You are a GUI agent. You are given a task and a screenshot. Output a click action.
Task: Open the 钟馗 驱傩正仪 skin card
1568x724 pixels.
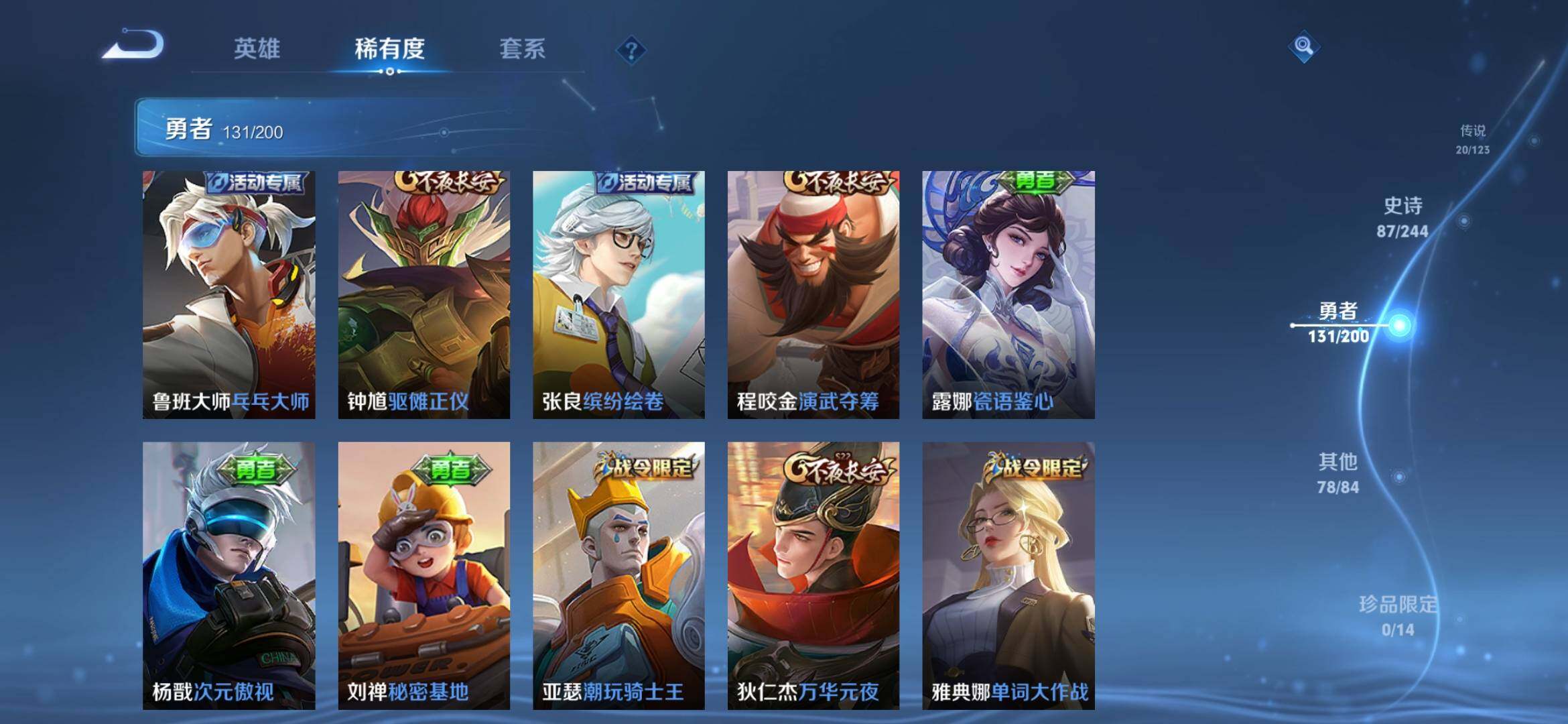423,295
